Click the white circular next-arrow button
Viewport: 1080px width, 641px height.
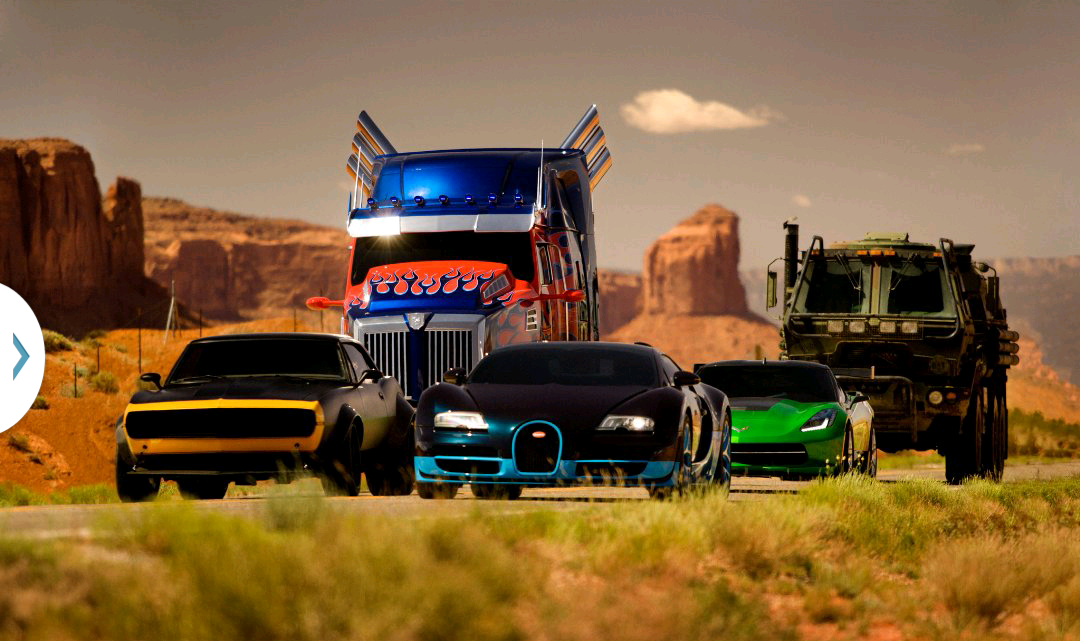(18, 357)
